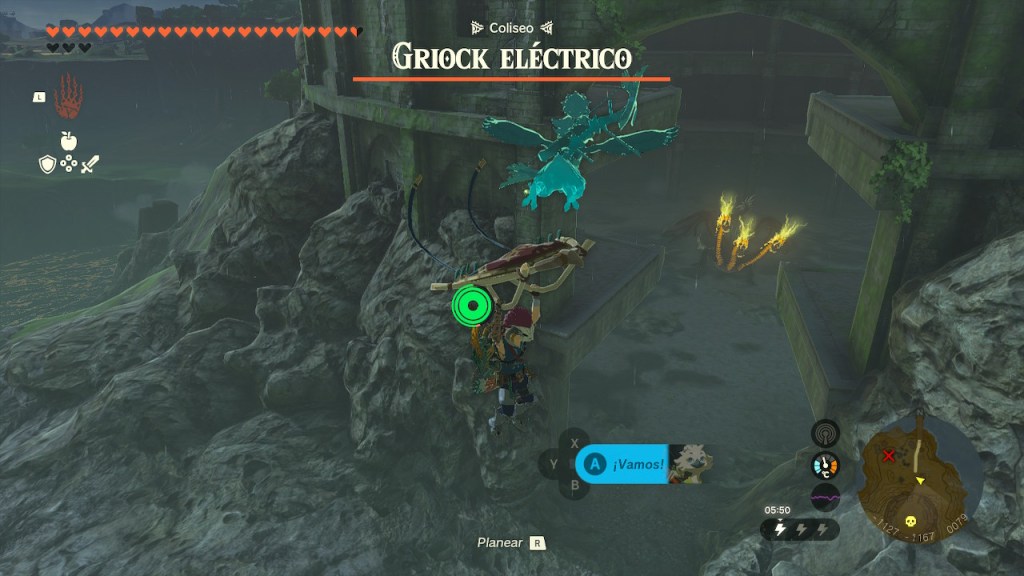This screenshot has width=1024, height=576.
Task: Select the apple quick-item icon
Action: click(69, 141)
